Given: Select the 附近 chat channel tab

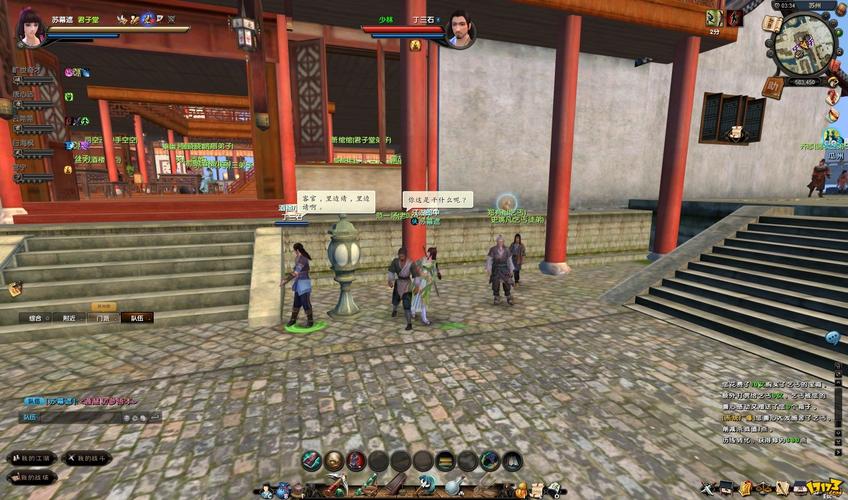Looking at the screenshot, I should pos(69,318).
